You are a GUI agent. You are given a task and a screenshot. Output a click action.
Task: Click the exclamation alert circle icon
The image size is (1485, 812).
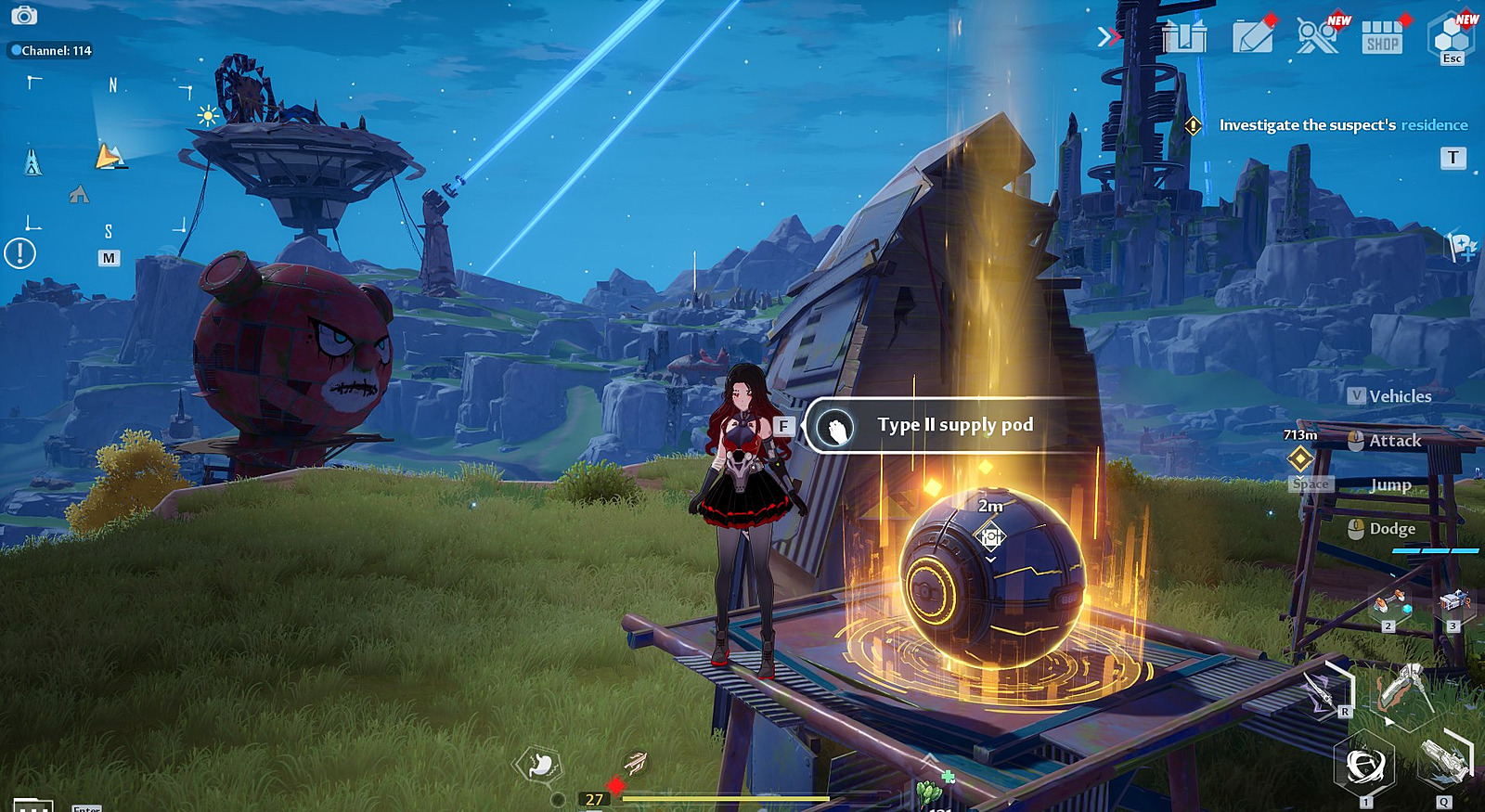tap(19, 252)
